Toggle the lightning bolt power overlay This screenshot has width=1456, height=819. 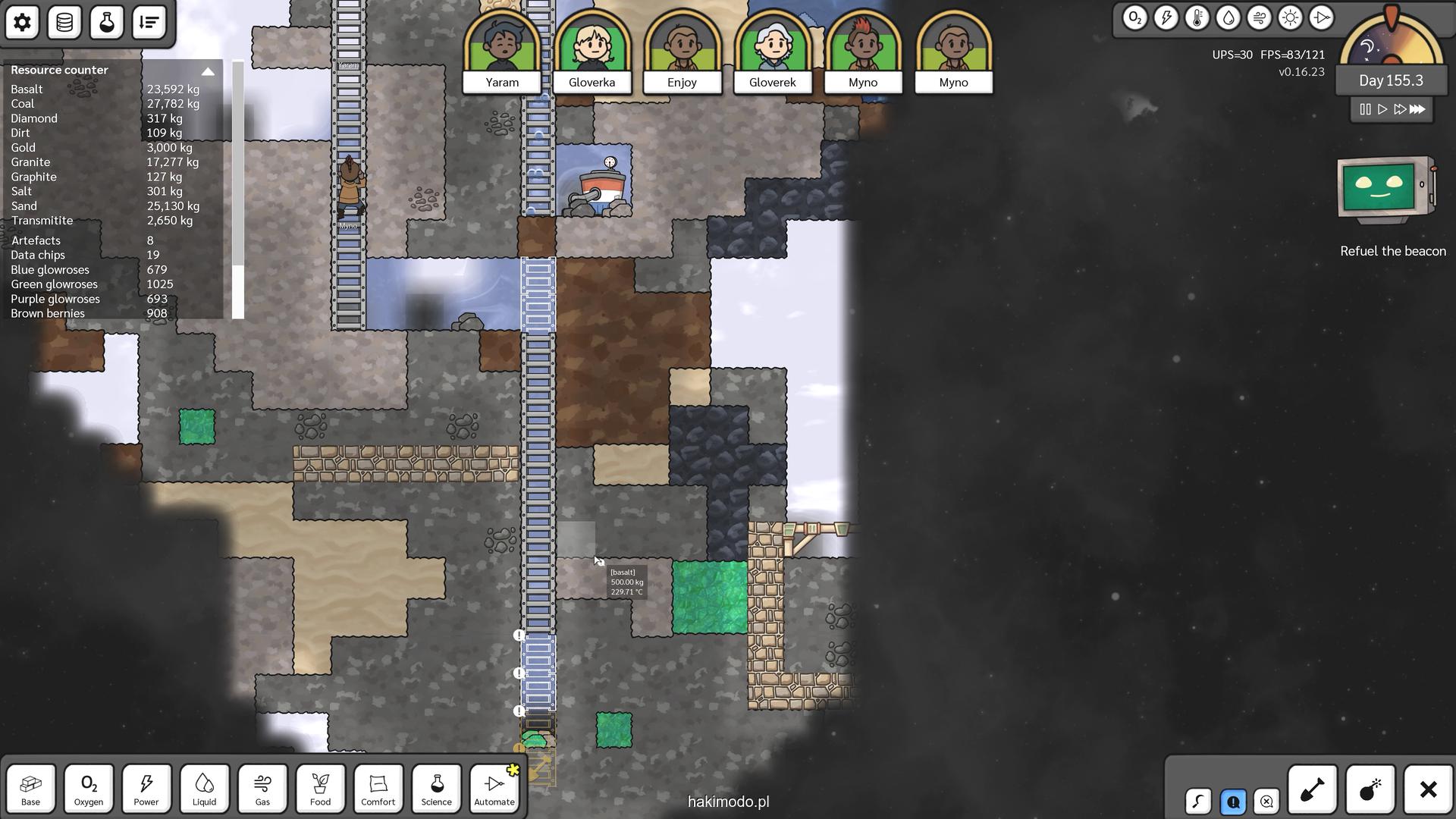click(x=1166, y=18)
